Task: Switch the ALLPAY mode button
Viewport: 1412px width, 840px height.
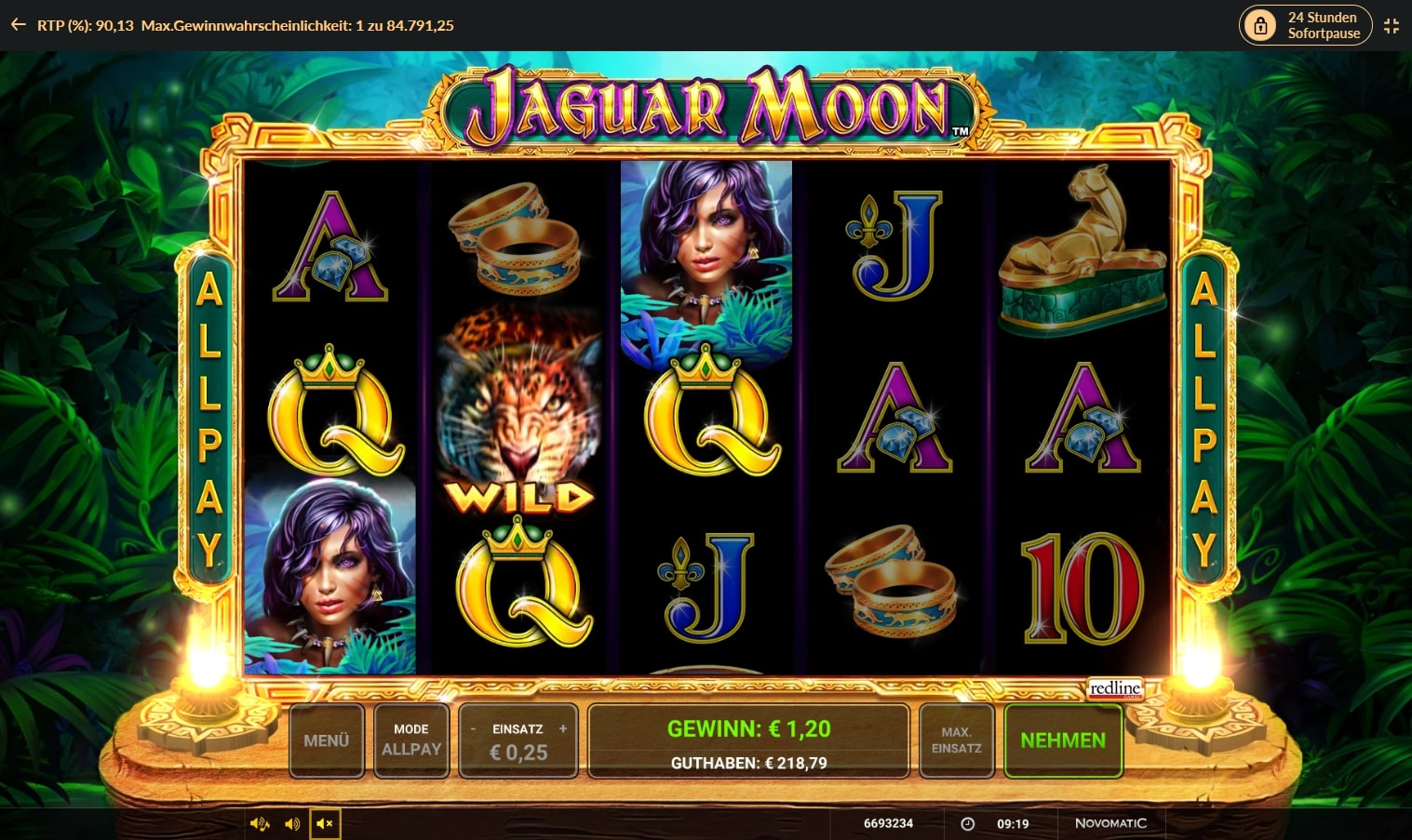Action: (x=411, y=740)
